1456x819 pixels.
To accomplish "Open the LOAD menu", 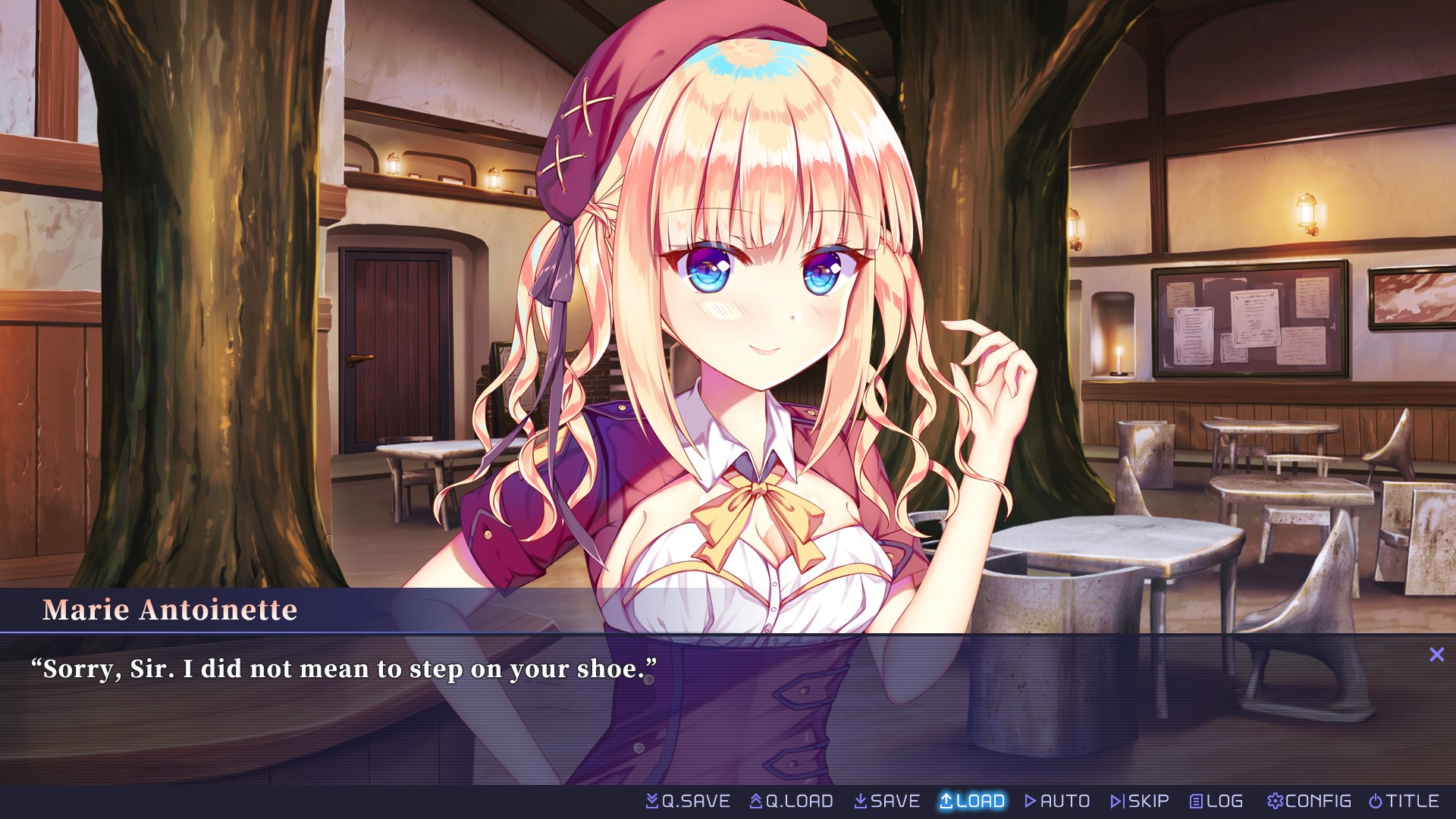I will click(972, 801).
